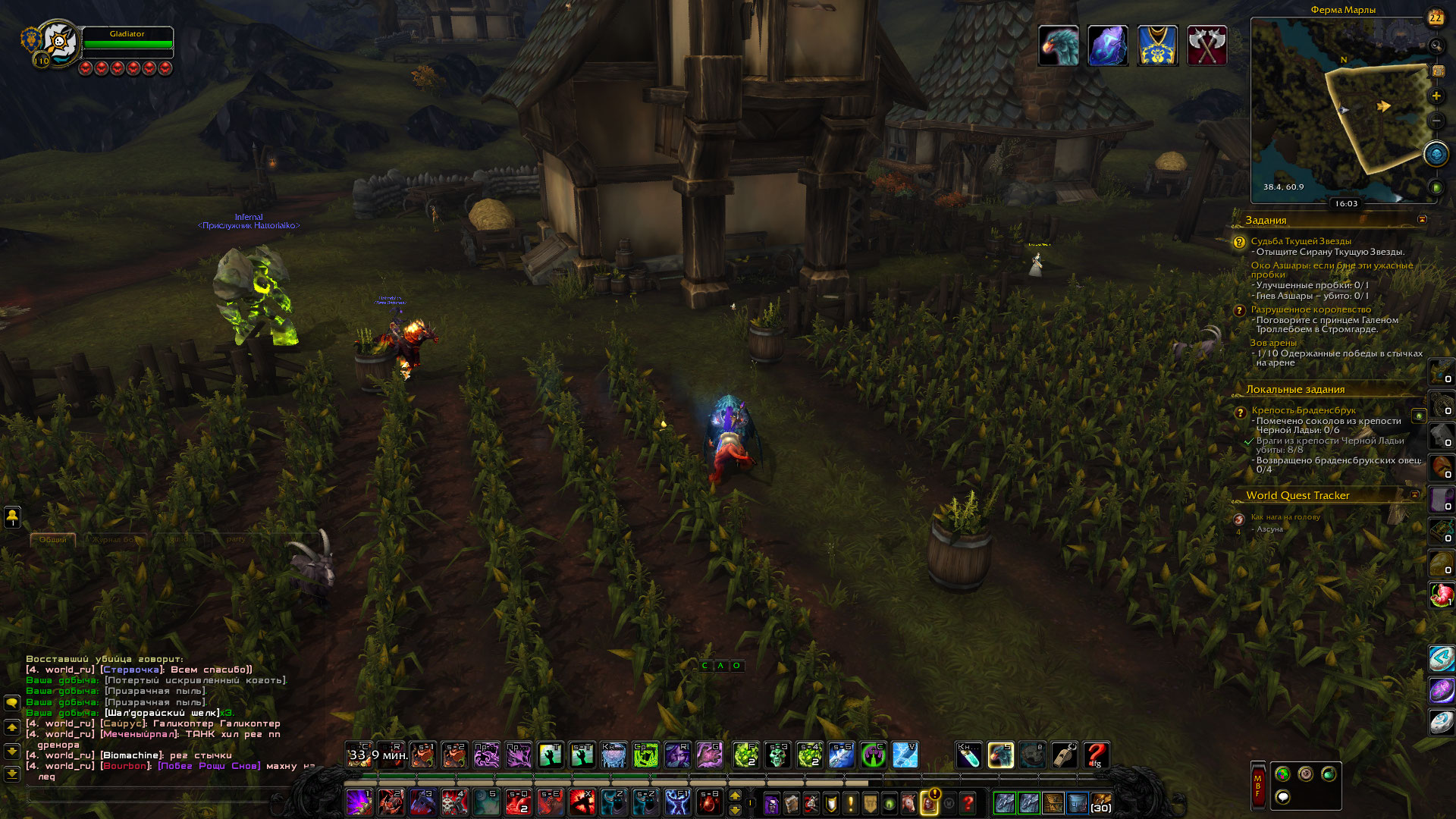Open the main backpack showing 30 free slots
This screenshot has width=1456, height=819.
coord(1100,802)
